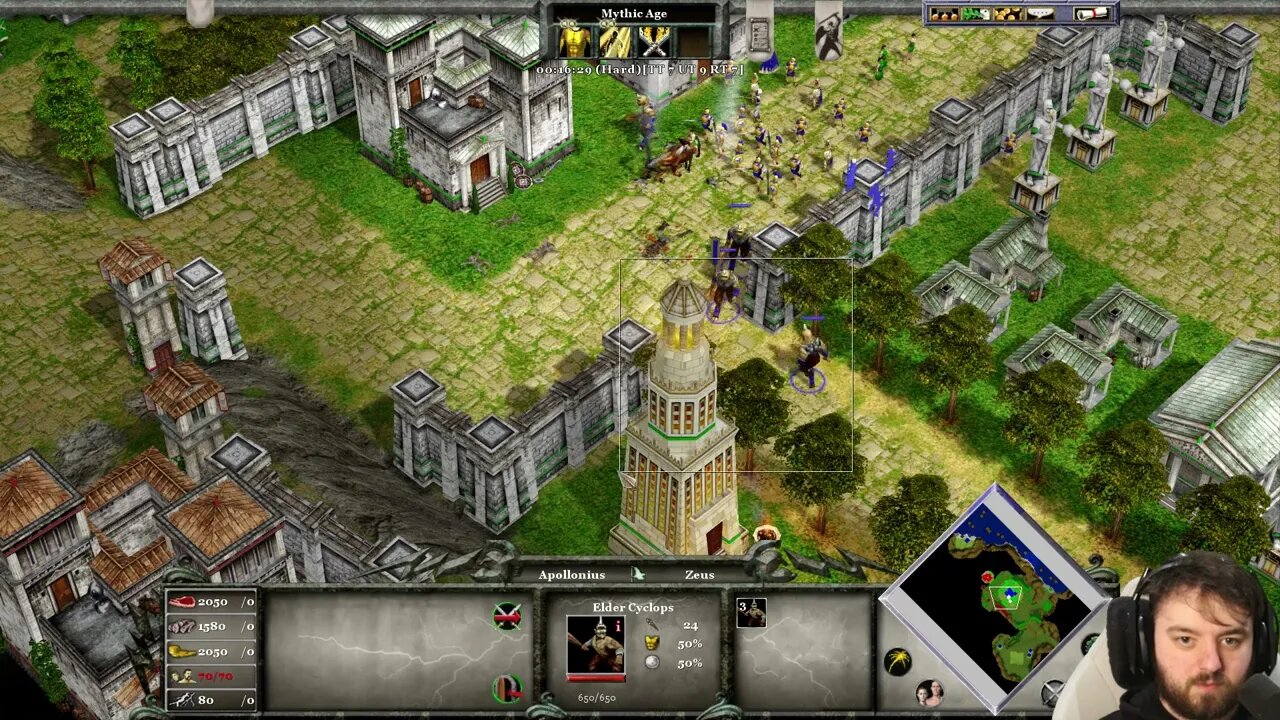Viewport: 1280px width, 720px height.
Task: Open chat via the speech bubble icon
Action: [1040, 14]
